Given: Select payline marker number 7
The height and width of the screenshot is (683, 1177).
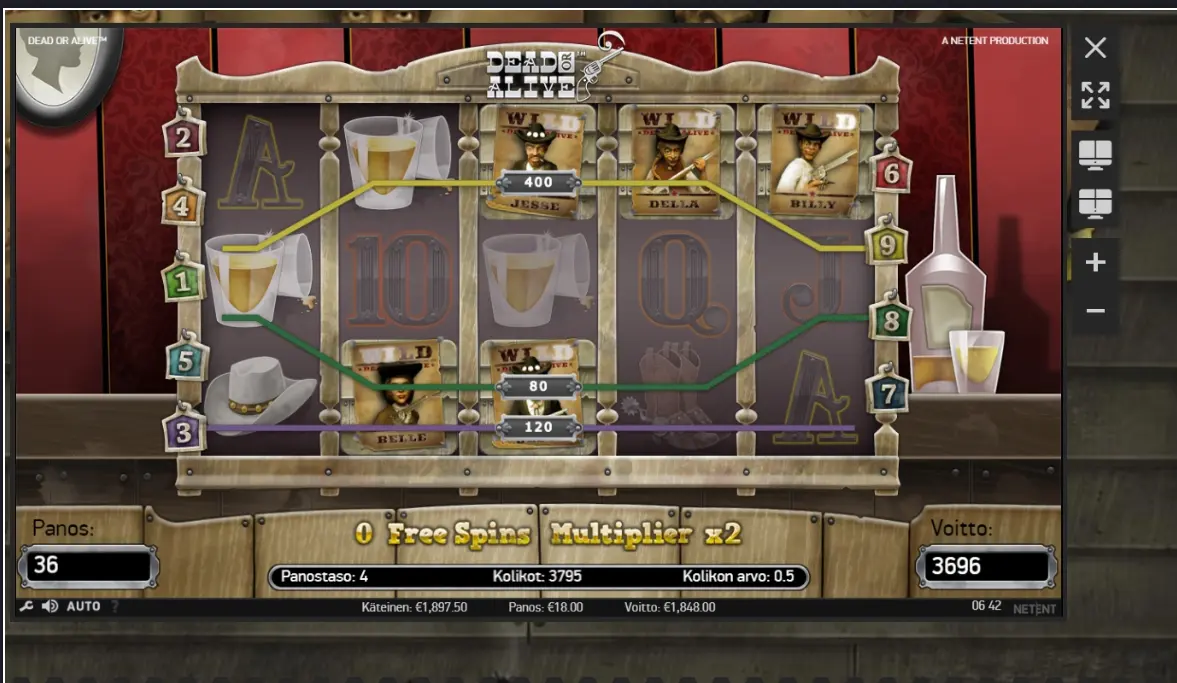Looking at the screenshot, I should click(x=886, y=394).
